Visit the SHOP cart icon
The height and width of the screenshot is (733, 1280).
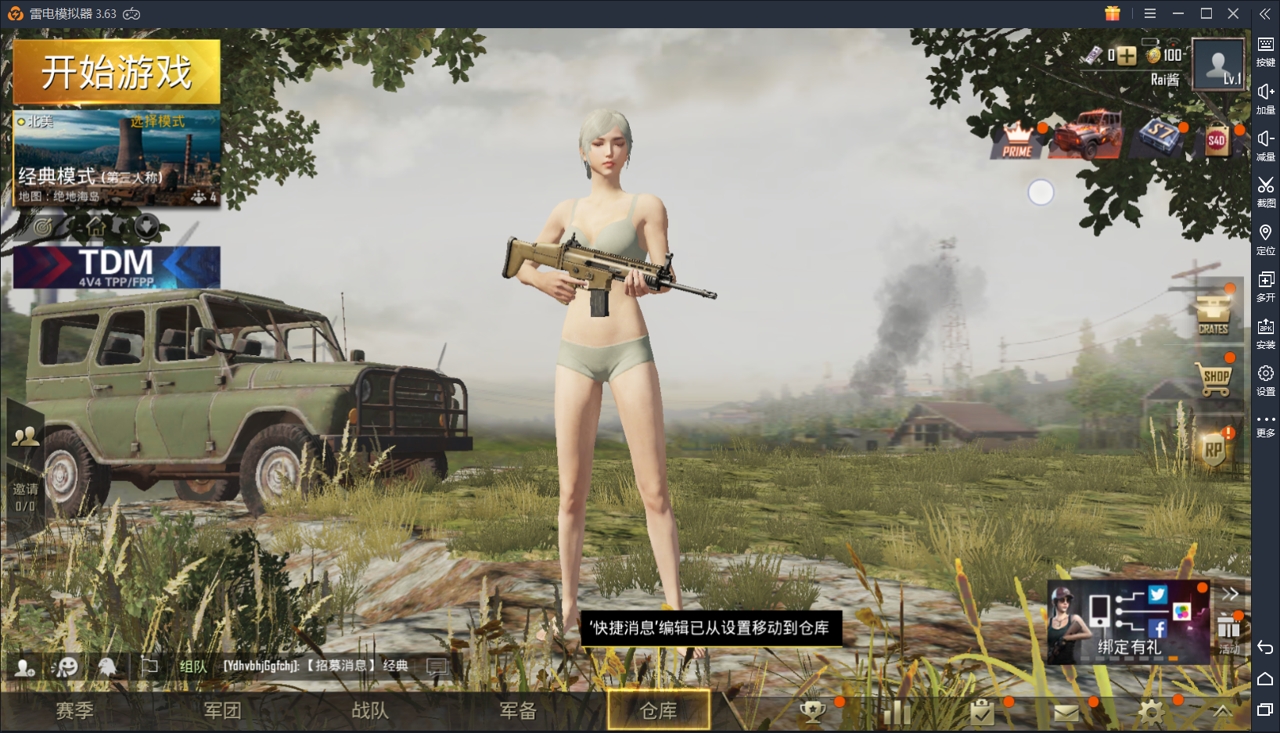pyautogui.click(x=1214, y=378)
